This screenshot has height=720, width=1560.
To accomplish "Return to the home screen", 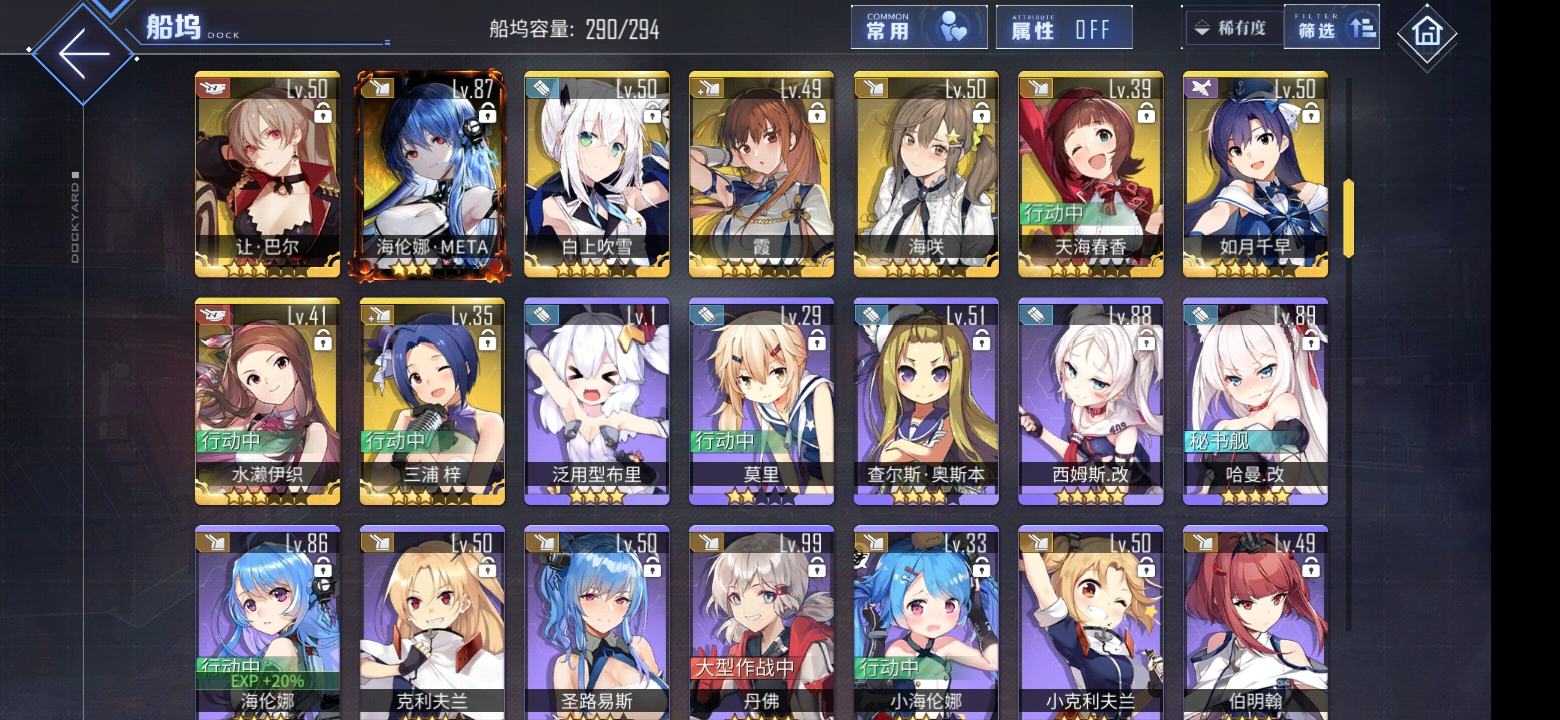I will (1426, 34).
